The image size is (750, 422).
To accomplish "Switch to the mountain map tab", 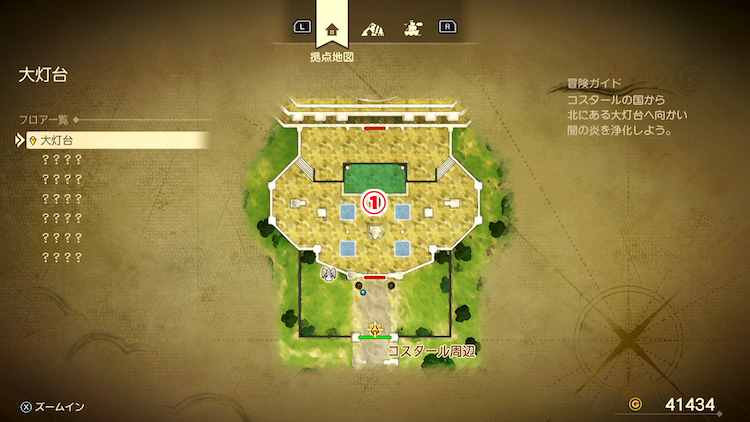I will tap(374, 28).
